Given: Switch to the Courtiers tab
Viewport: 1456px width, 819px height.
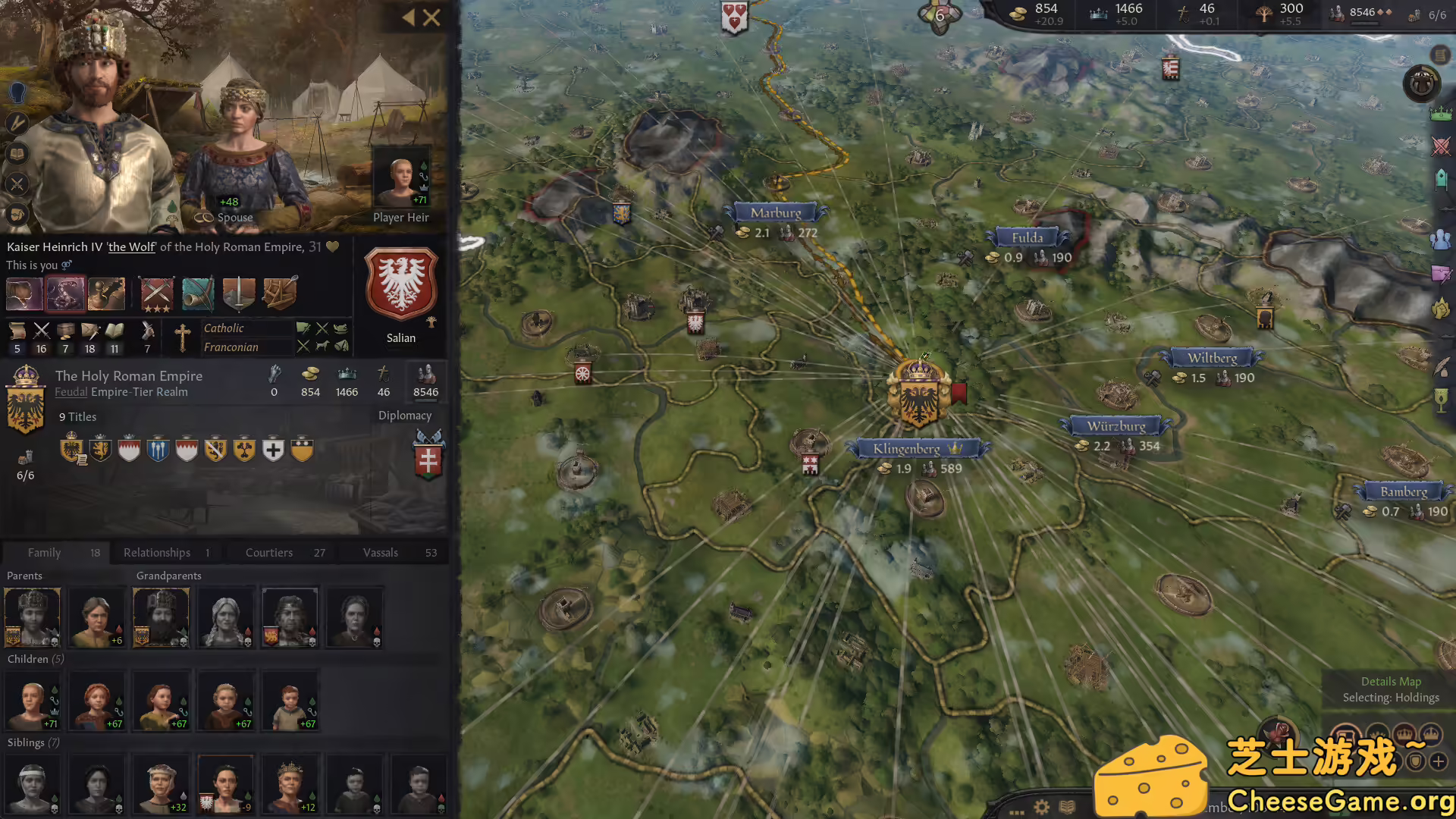Looking at the screenshot, I should click(269, 552).
